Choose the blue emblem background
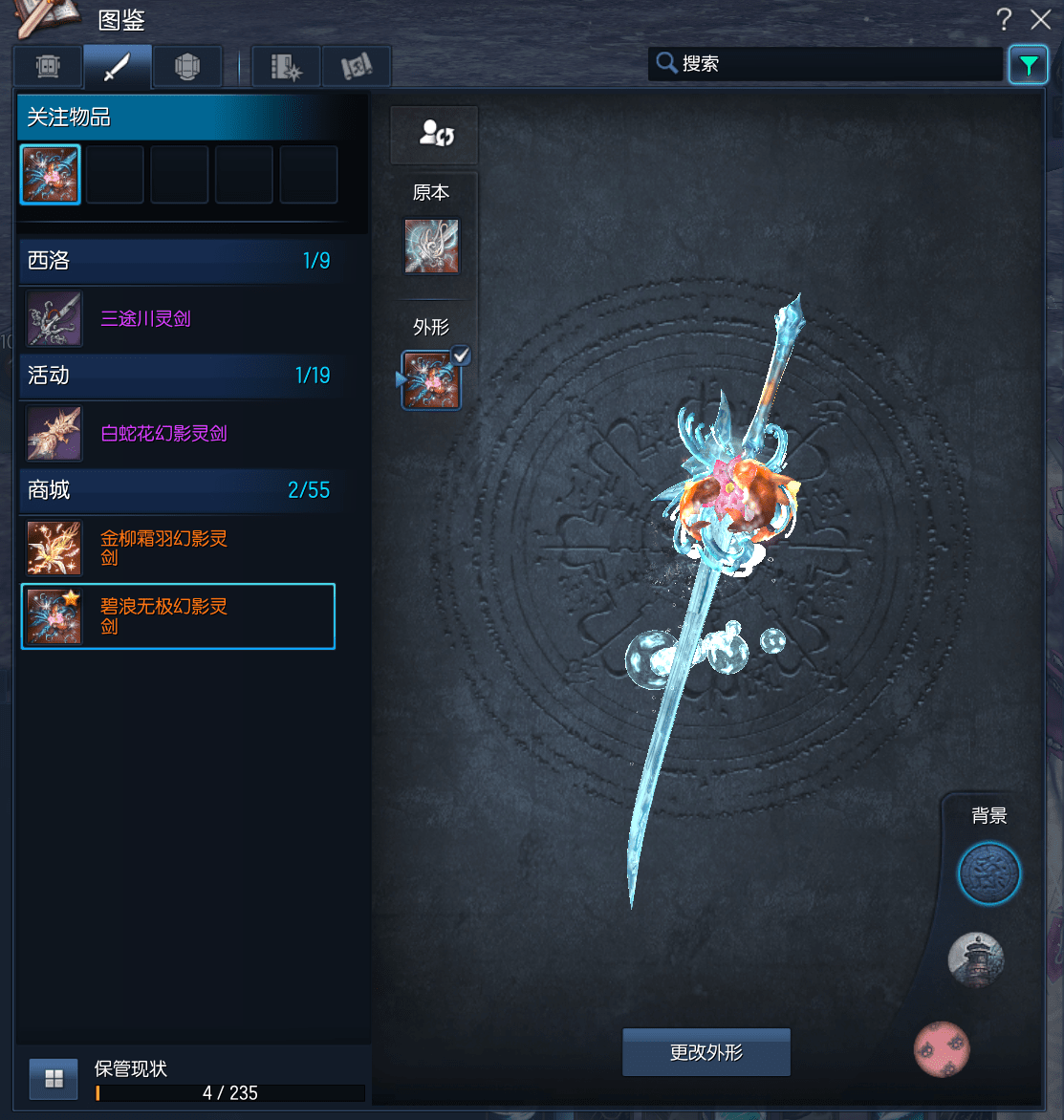1064x1120 pixels. point(988,873)
